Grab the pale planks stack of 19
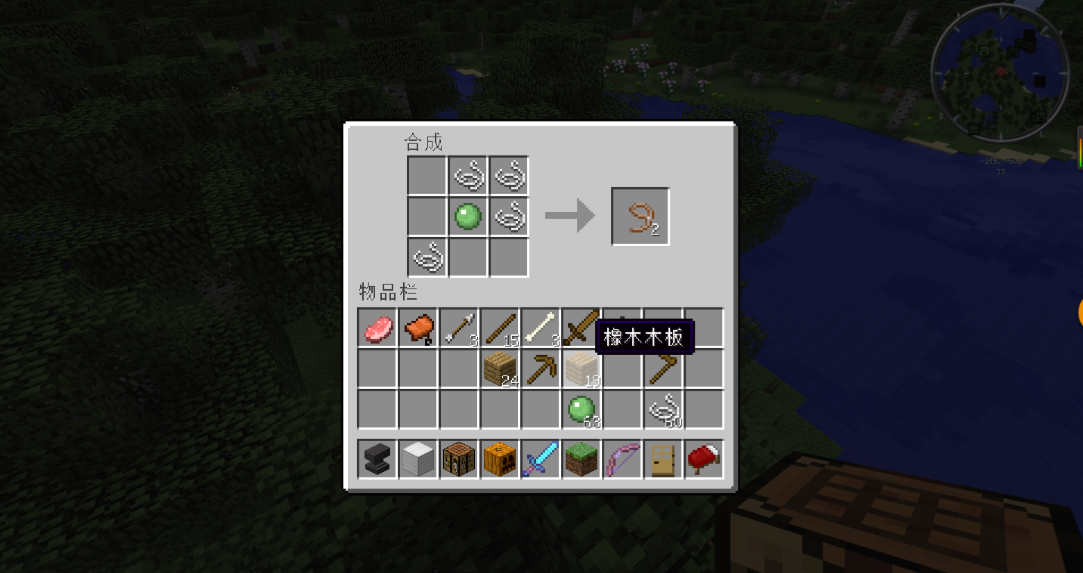This screenshot has height=573, width=1083. point(581,369)
